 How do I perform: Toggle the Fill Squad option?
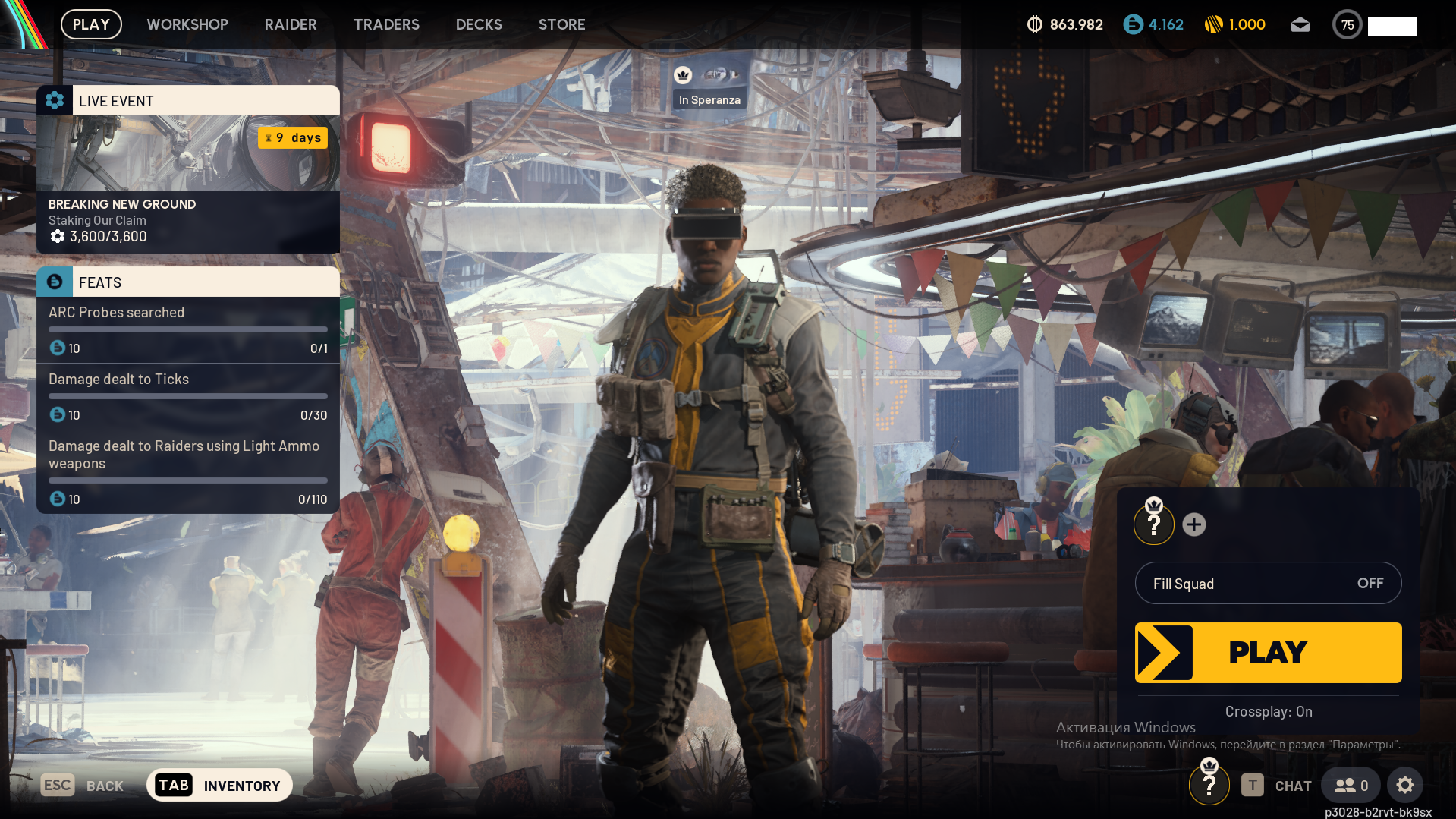1268,583
